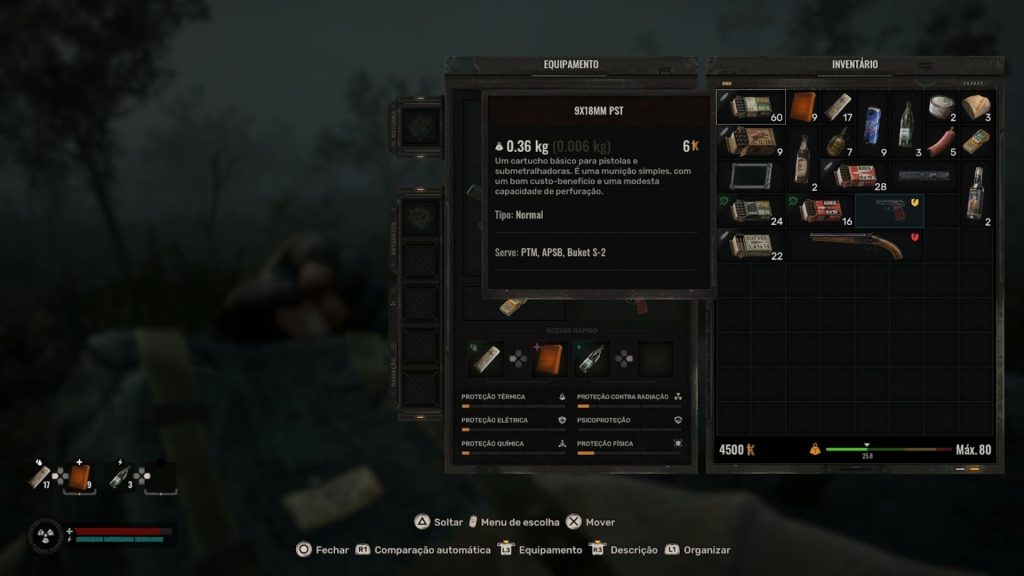1024x576 pixels.
Task: Select the red shells box of 16
Action: click(820, 211)
